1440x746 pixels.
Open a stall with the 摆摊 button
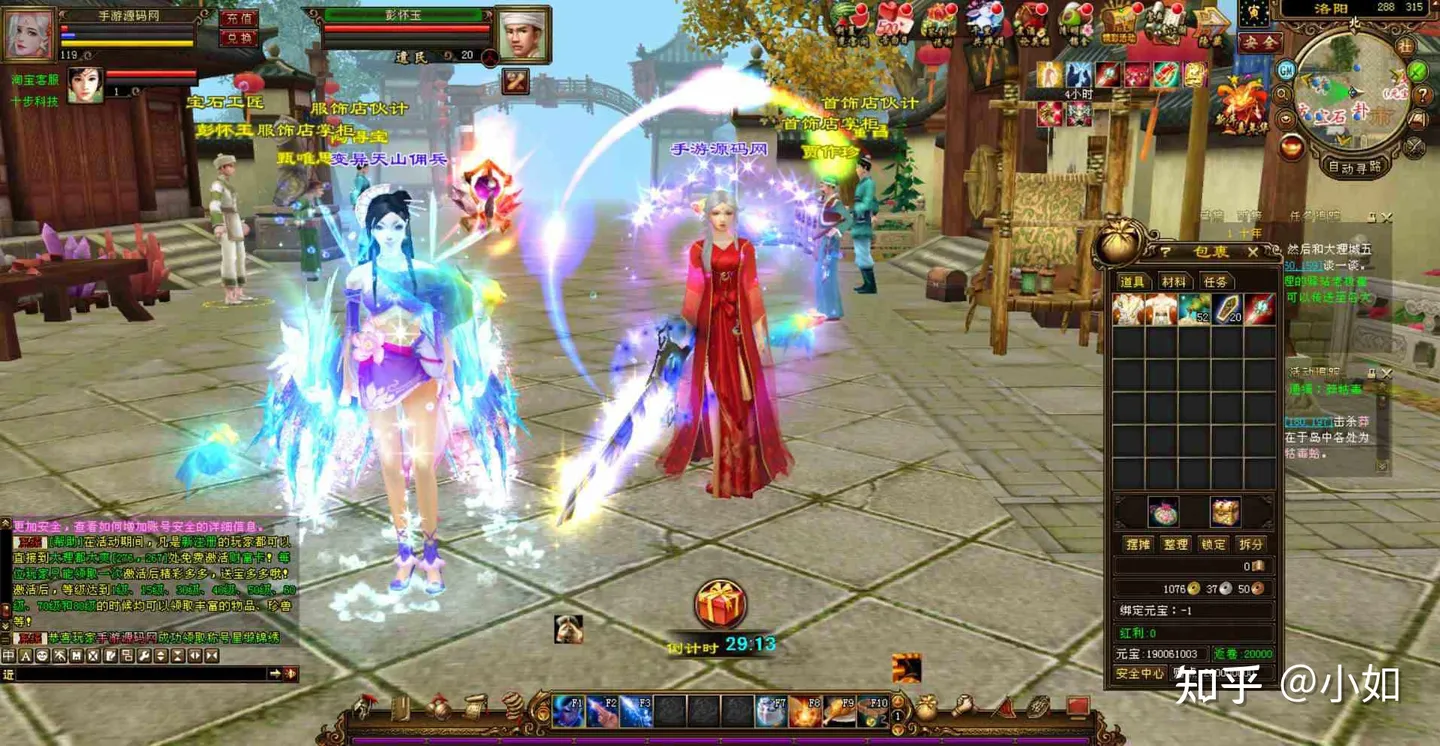click(x=1138, y=544)
